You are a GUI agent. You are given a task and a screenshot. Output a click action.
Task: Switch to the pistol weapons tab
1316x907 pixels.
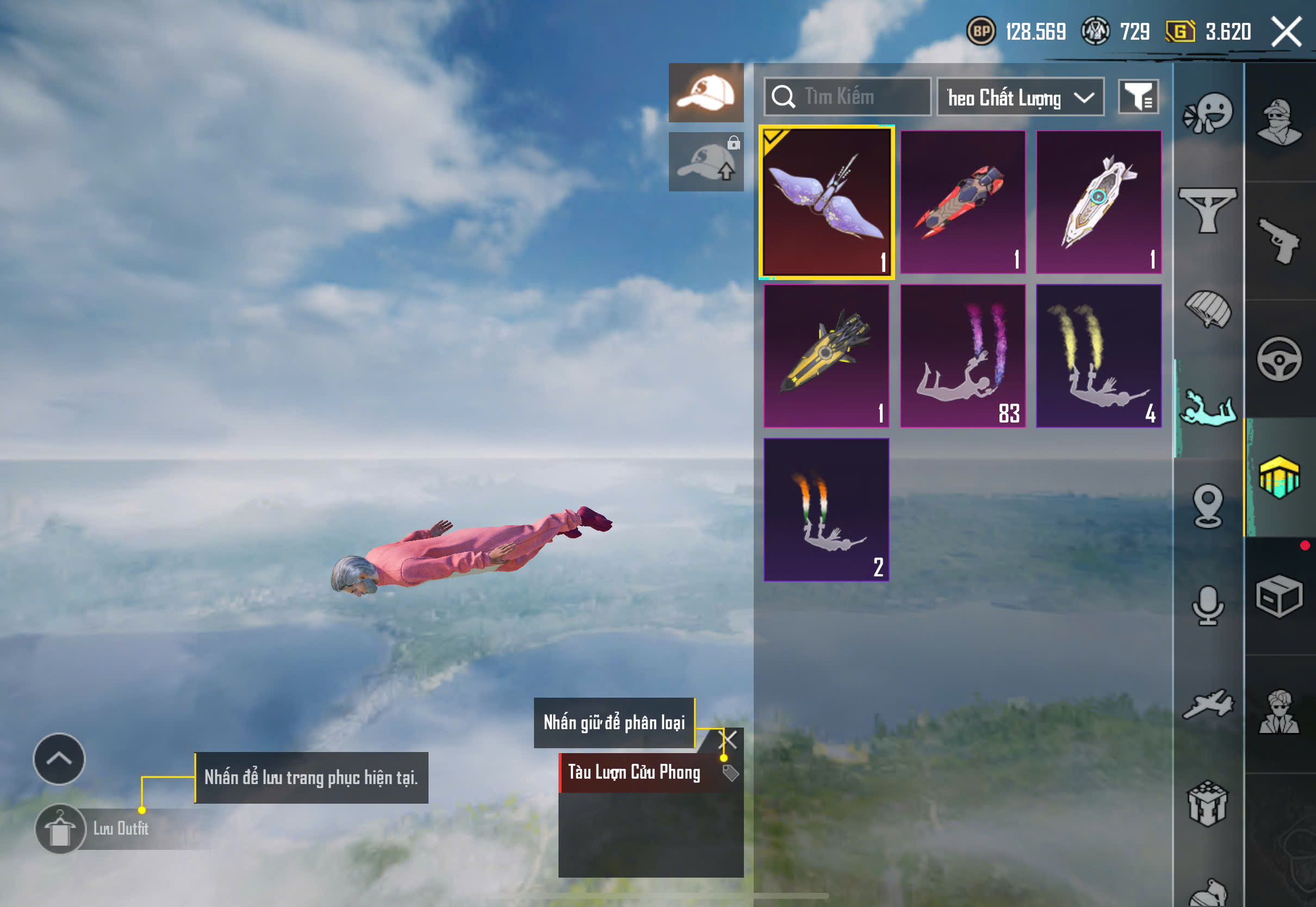coord(1280,241)
